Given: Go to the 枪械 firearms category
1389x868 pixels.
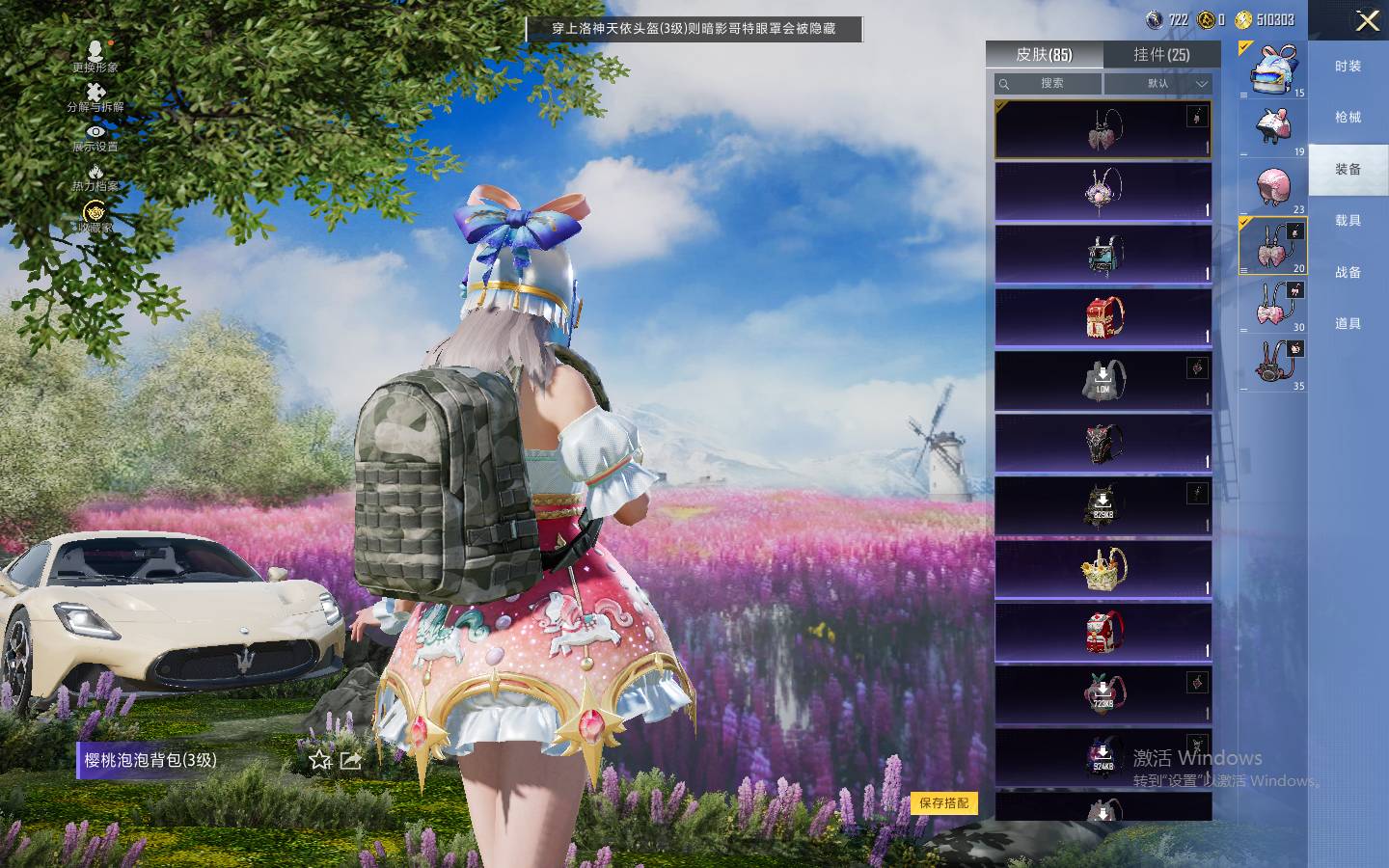Looking at the screenshot, I should pyautogui.click(x=1348, y=118).
